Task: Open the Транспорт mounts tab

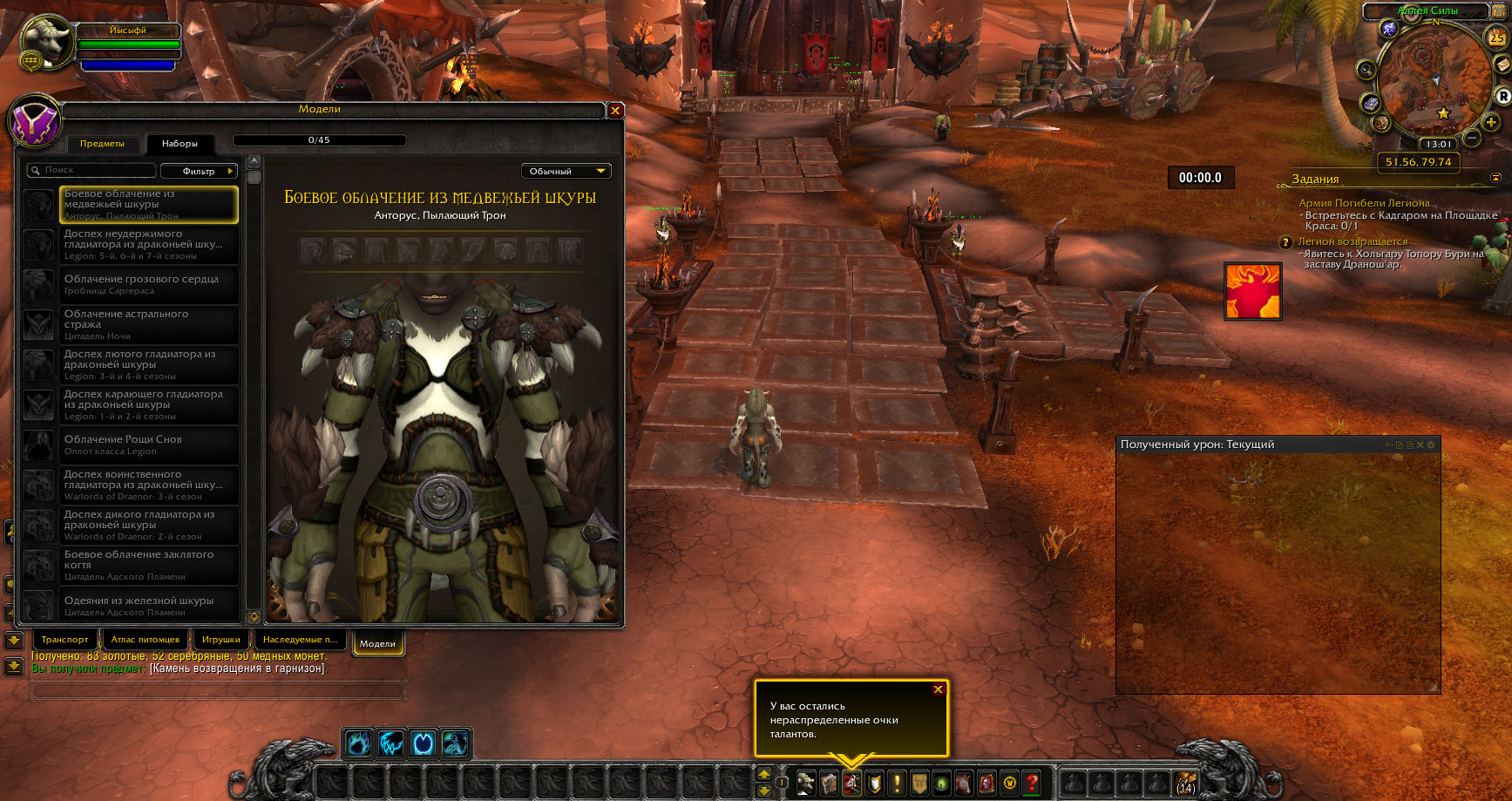Action: (x=65, y=640)
